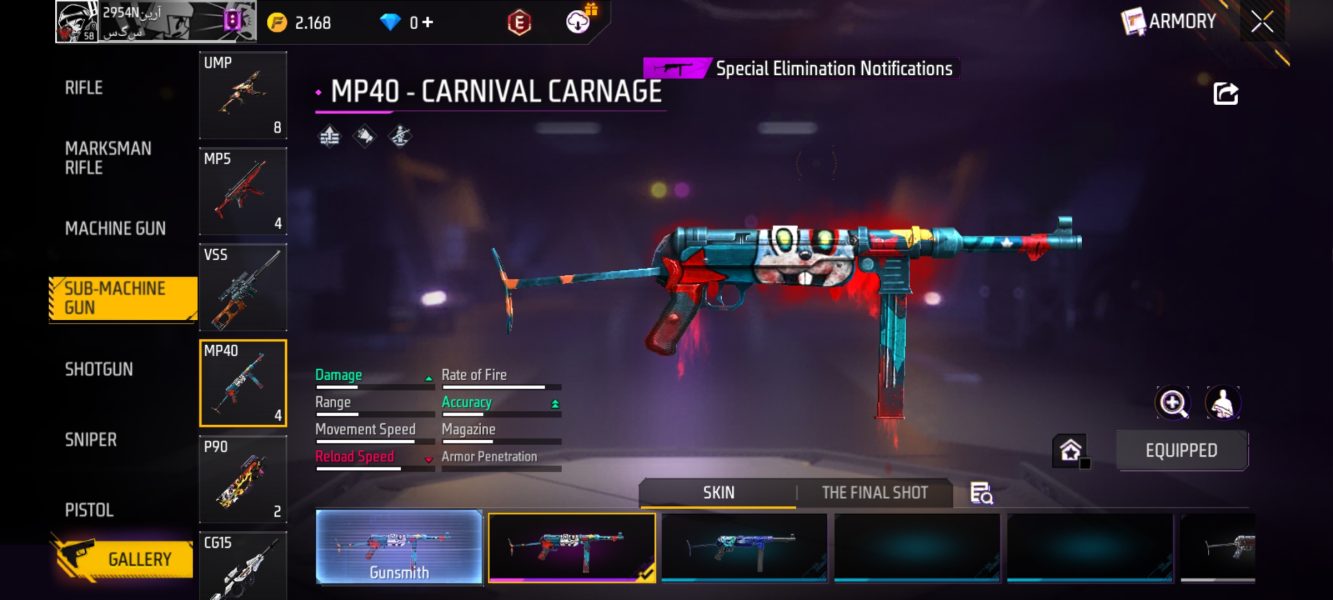Open the Rifle weapon category
1333x600 pixels.
84,88
